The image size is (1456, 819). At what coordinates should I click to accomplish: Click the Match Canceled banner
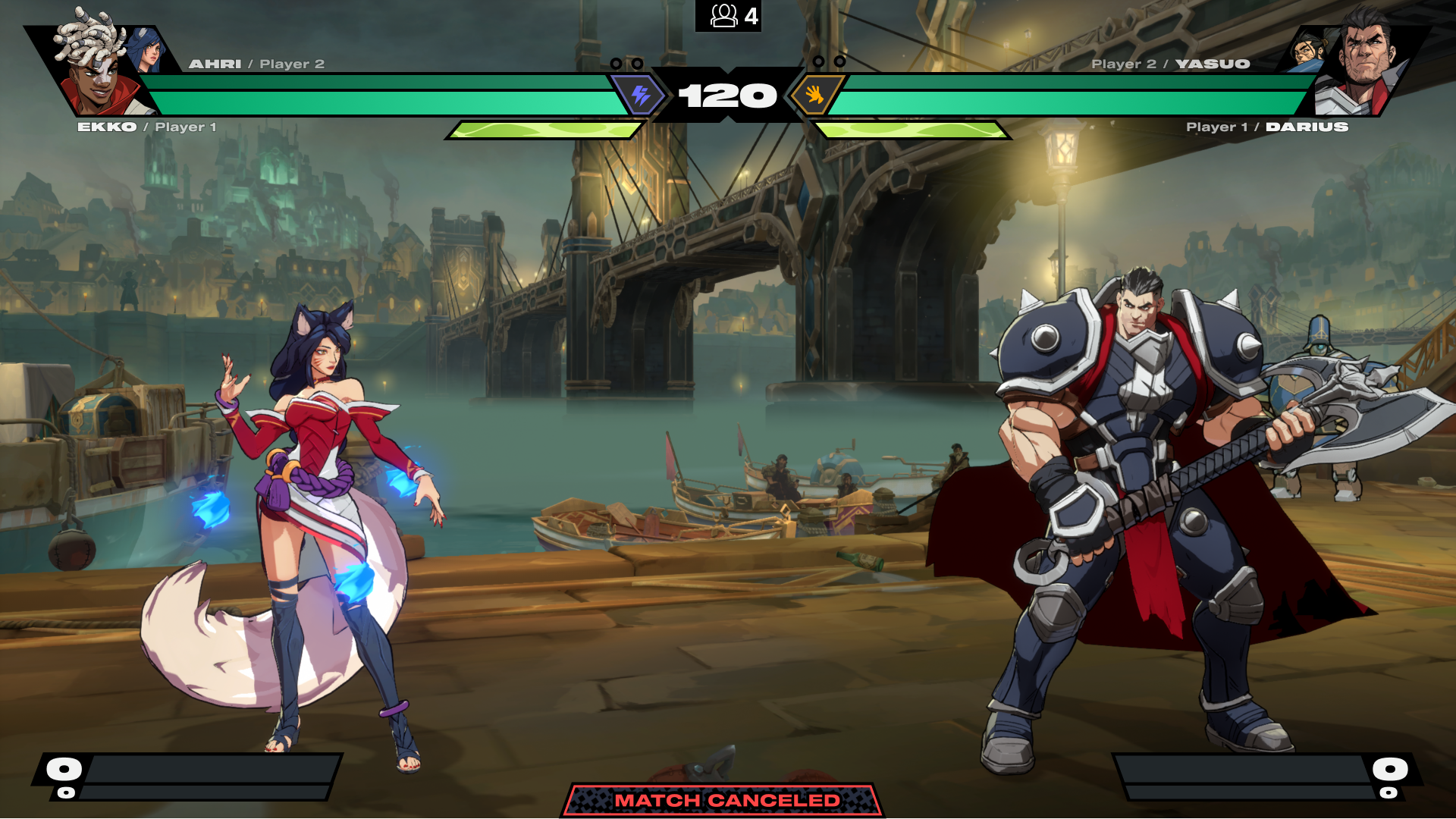coord(726,800)
